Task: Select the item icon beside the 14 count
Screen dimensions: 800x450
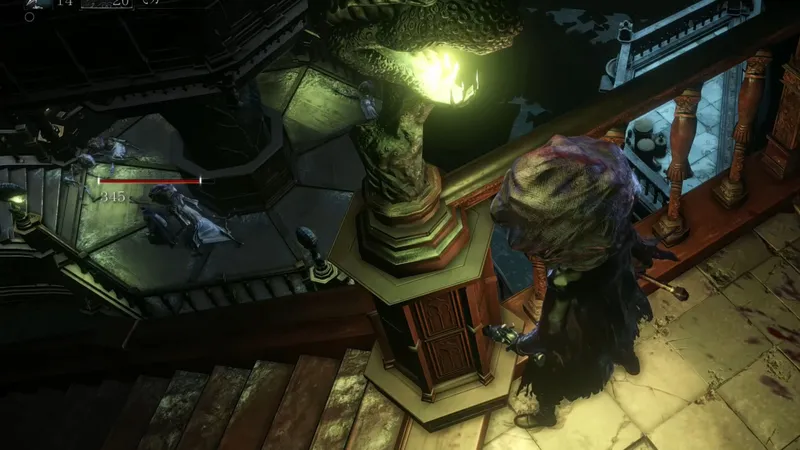Action: tap(36, 4)
